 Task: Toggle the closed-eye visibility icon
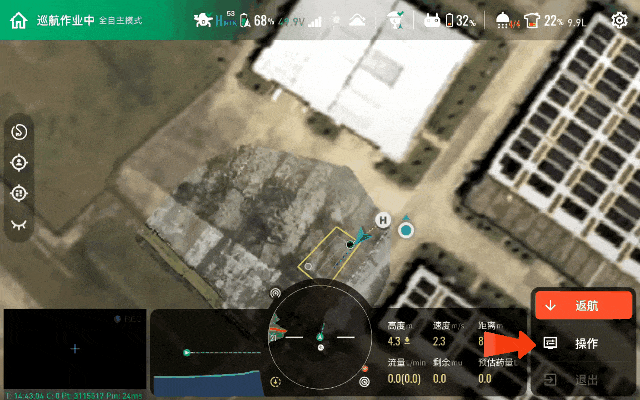(x=19, y=225)
